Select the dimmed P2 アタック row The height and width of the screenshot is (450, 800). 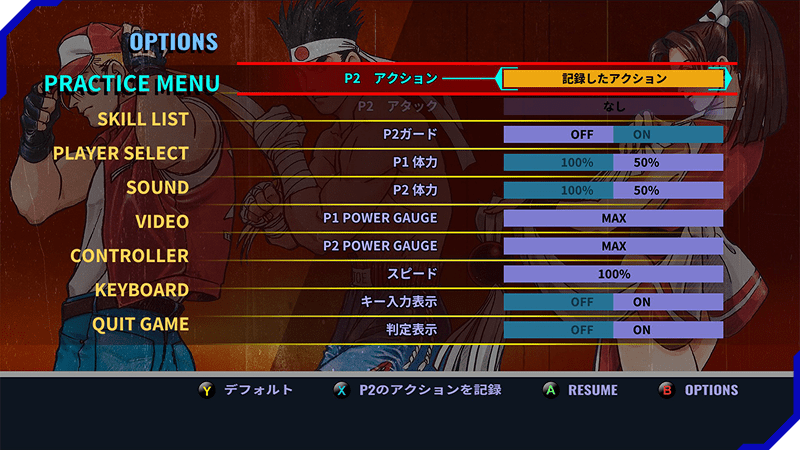[613, 105]
